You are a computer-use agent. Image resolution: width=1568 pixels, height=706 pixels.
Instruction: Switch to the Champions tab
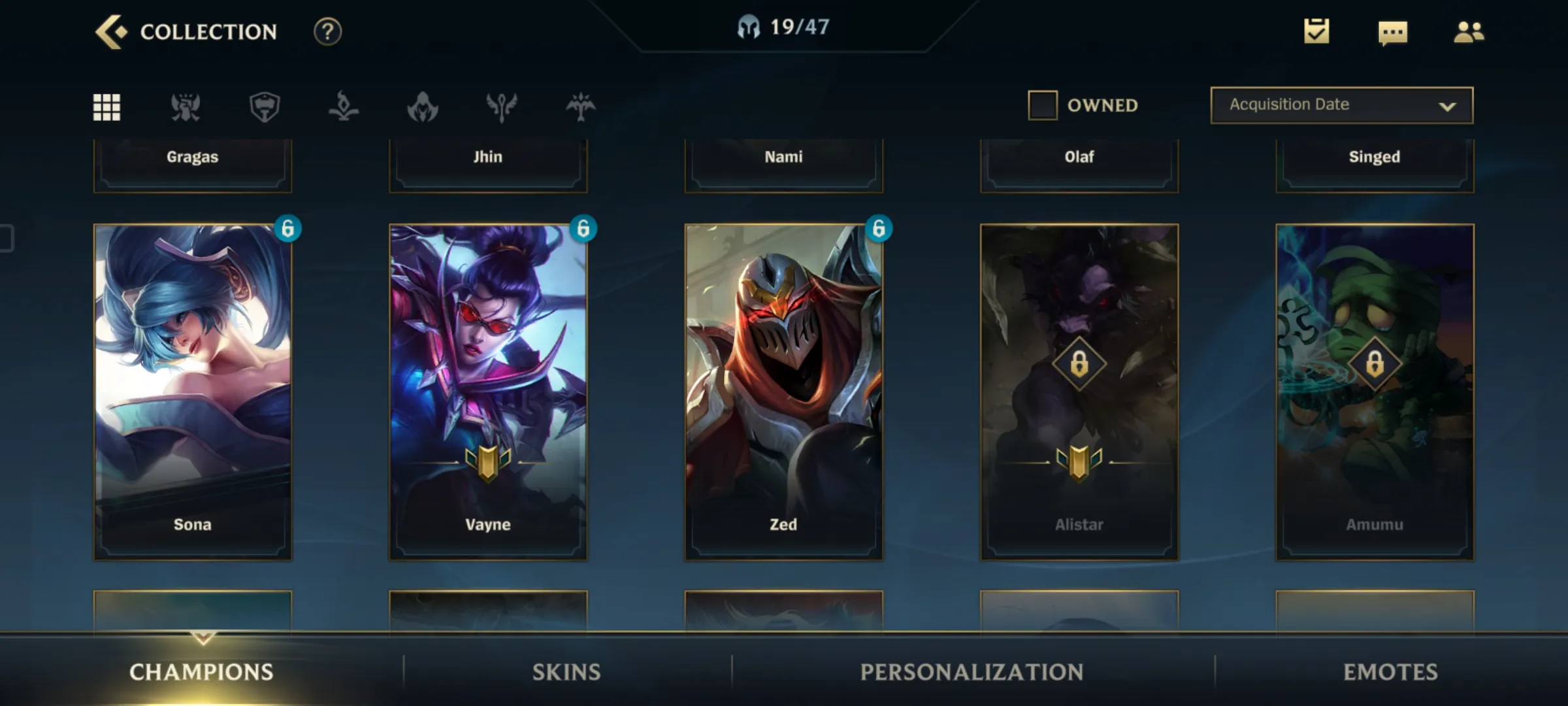point(201,672)
